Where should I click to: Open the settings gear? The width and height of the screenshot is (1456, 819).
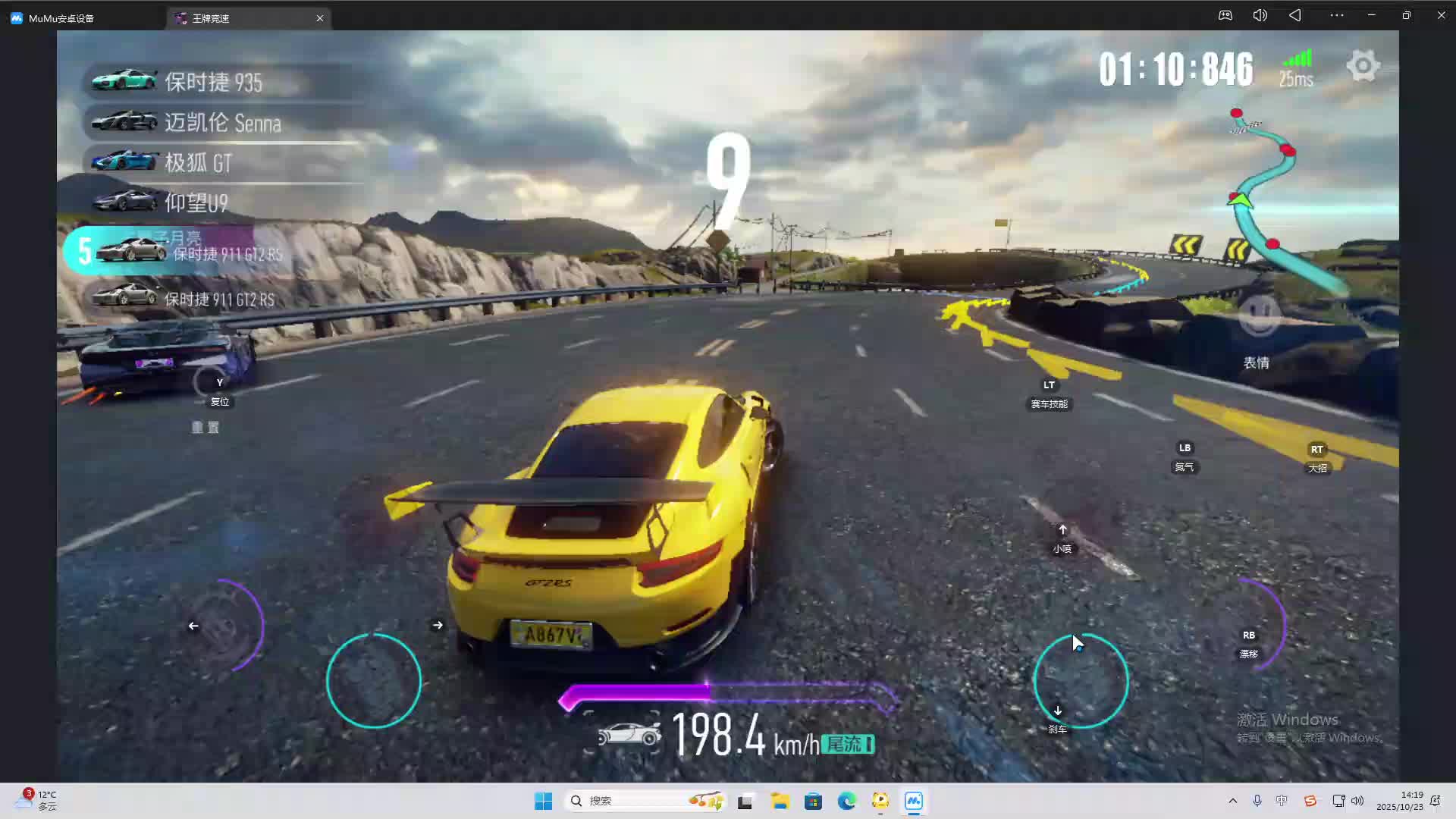(x=1363, y=66)
